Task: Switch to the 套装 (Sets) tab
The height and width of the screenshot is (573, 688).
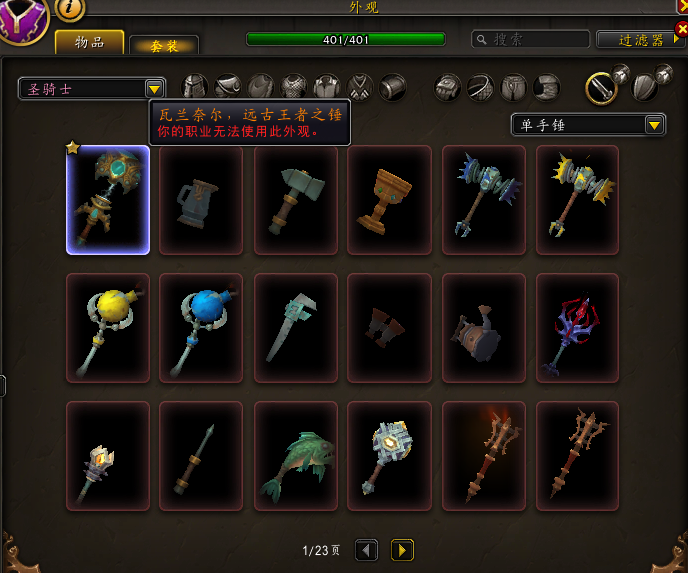Action: (164, 45)
